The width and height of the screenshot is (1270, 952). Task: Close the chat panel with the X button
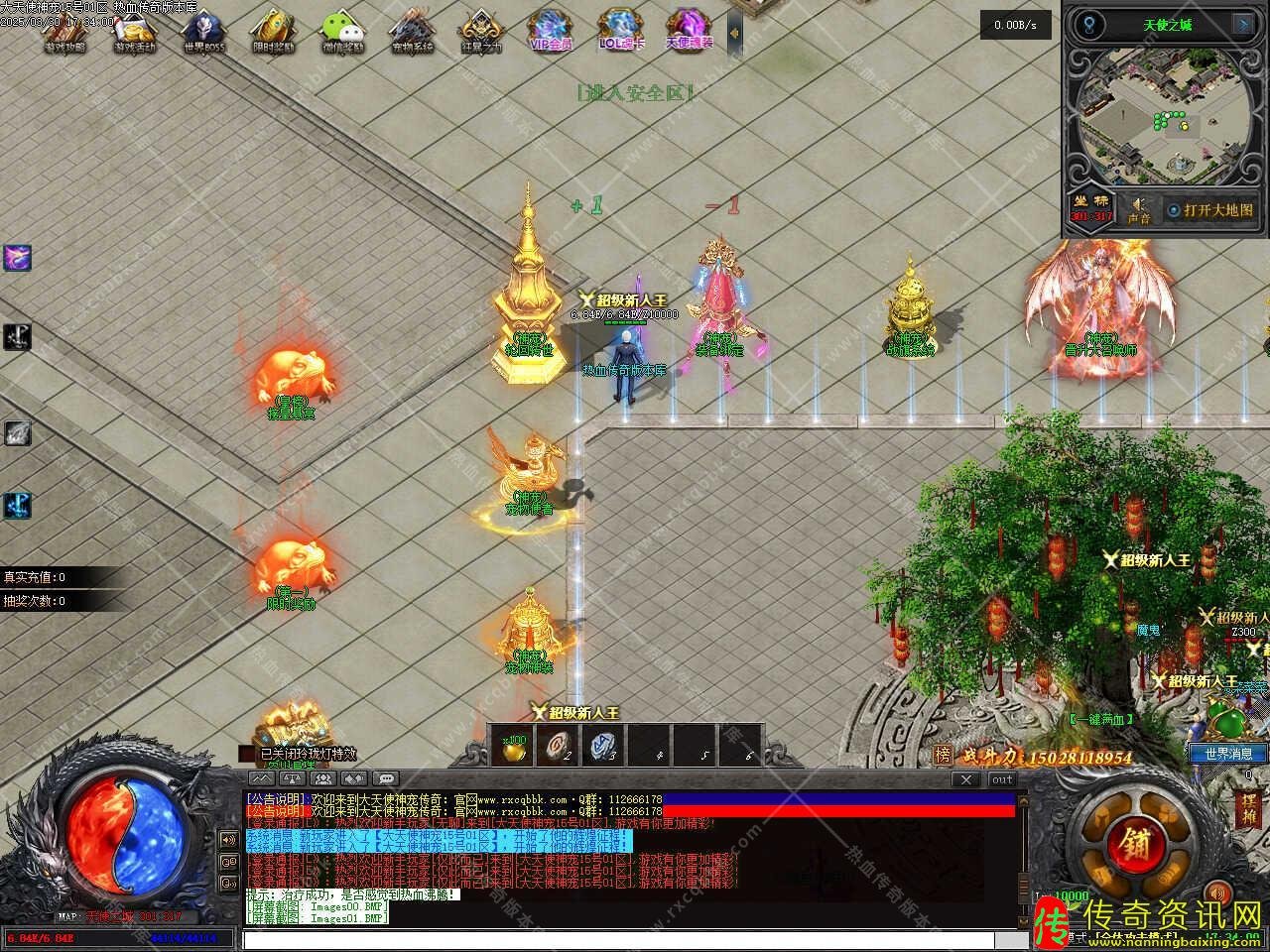click(965, 779)
